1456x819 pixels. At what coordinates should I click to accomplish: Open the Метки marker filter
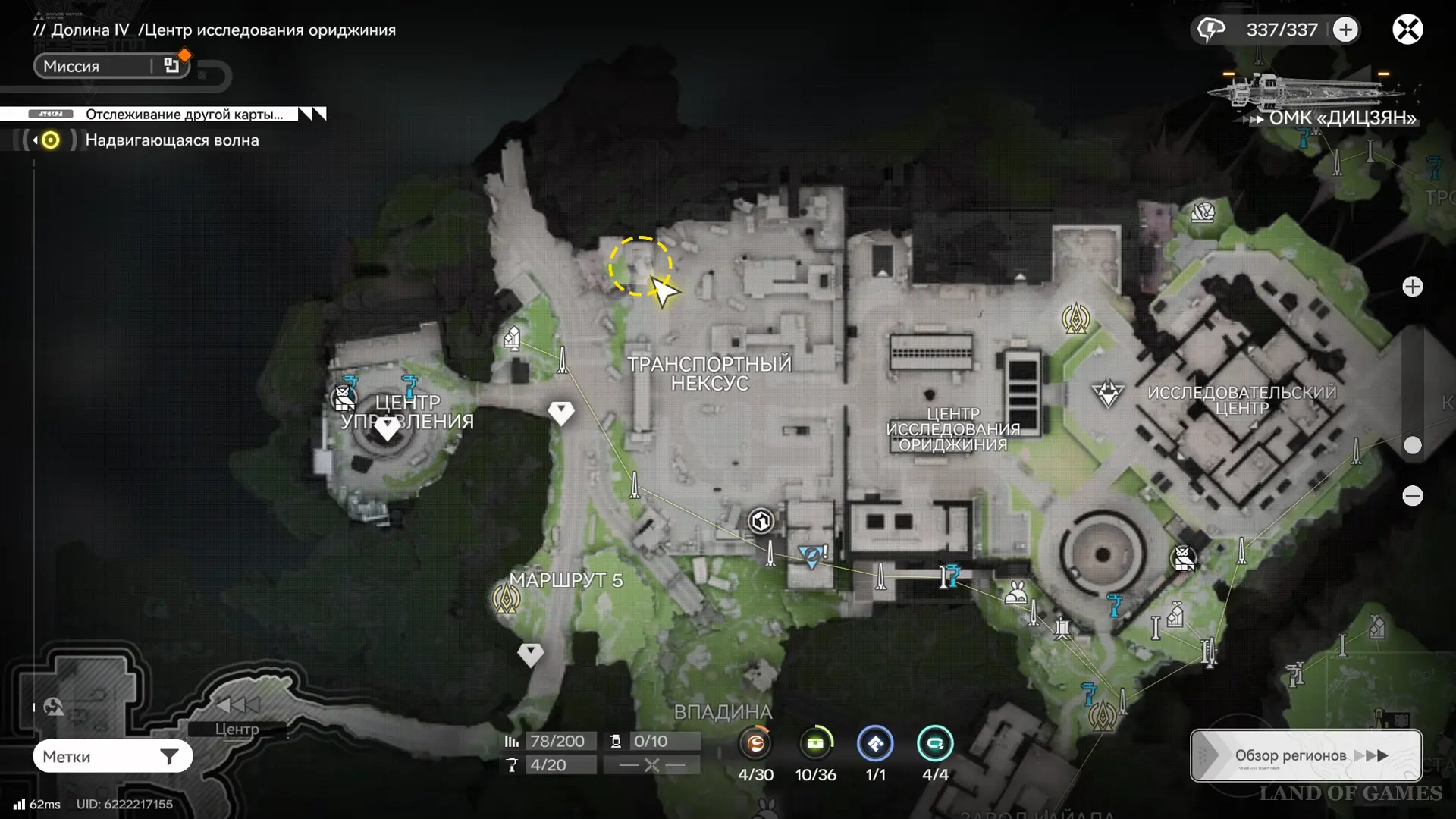pyautogui.click(x=112, y=756)
